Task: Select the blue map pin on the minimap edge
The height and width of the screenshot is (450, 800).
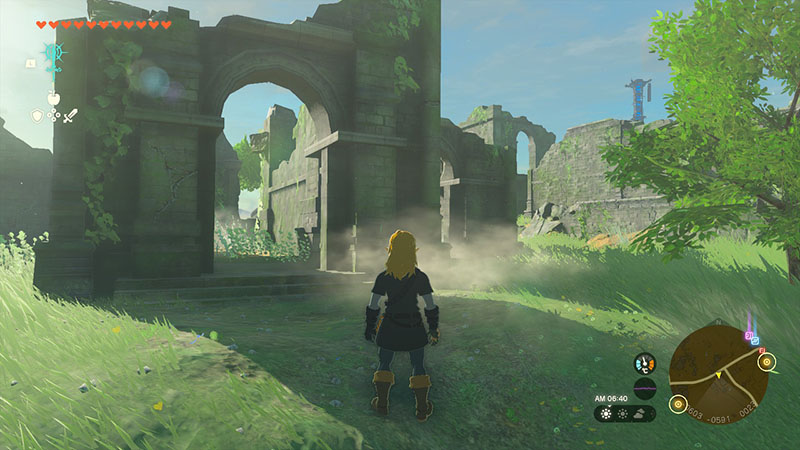Action: (756, 340)
